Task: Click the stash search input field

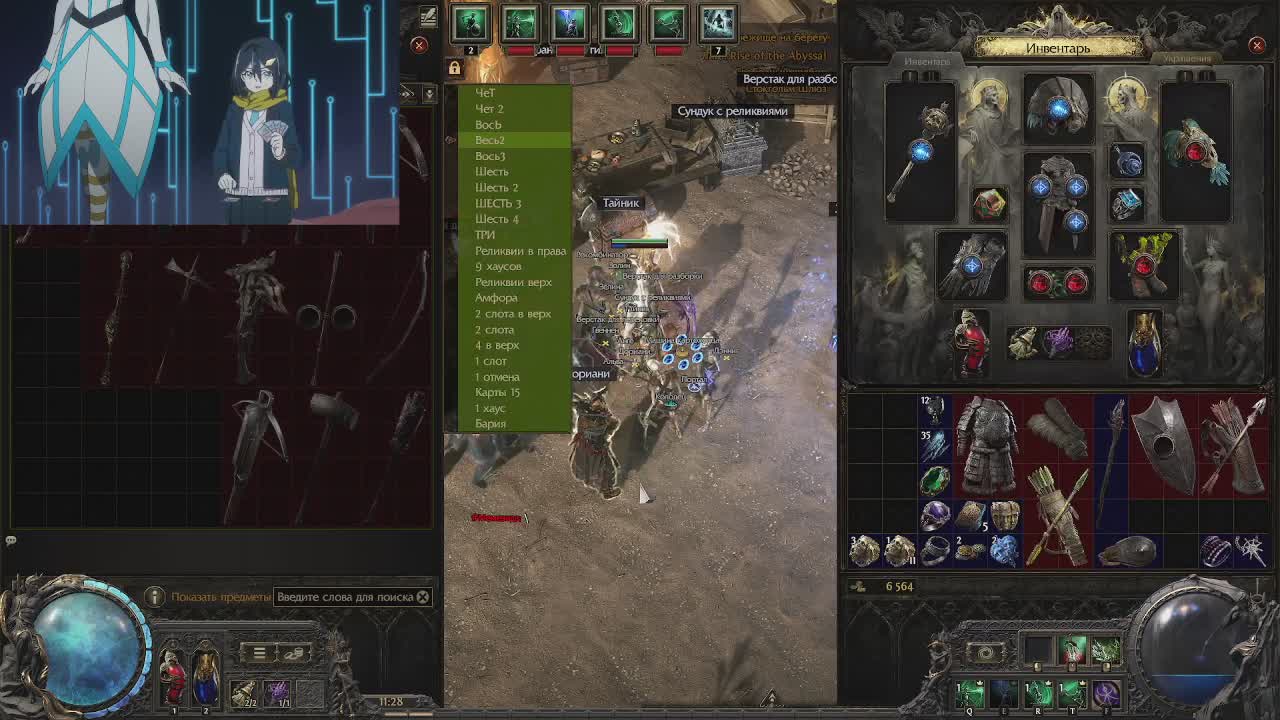Action: [344, 597]
